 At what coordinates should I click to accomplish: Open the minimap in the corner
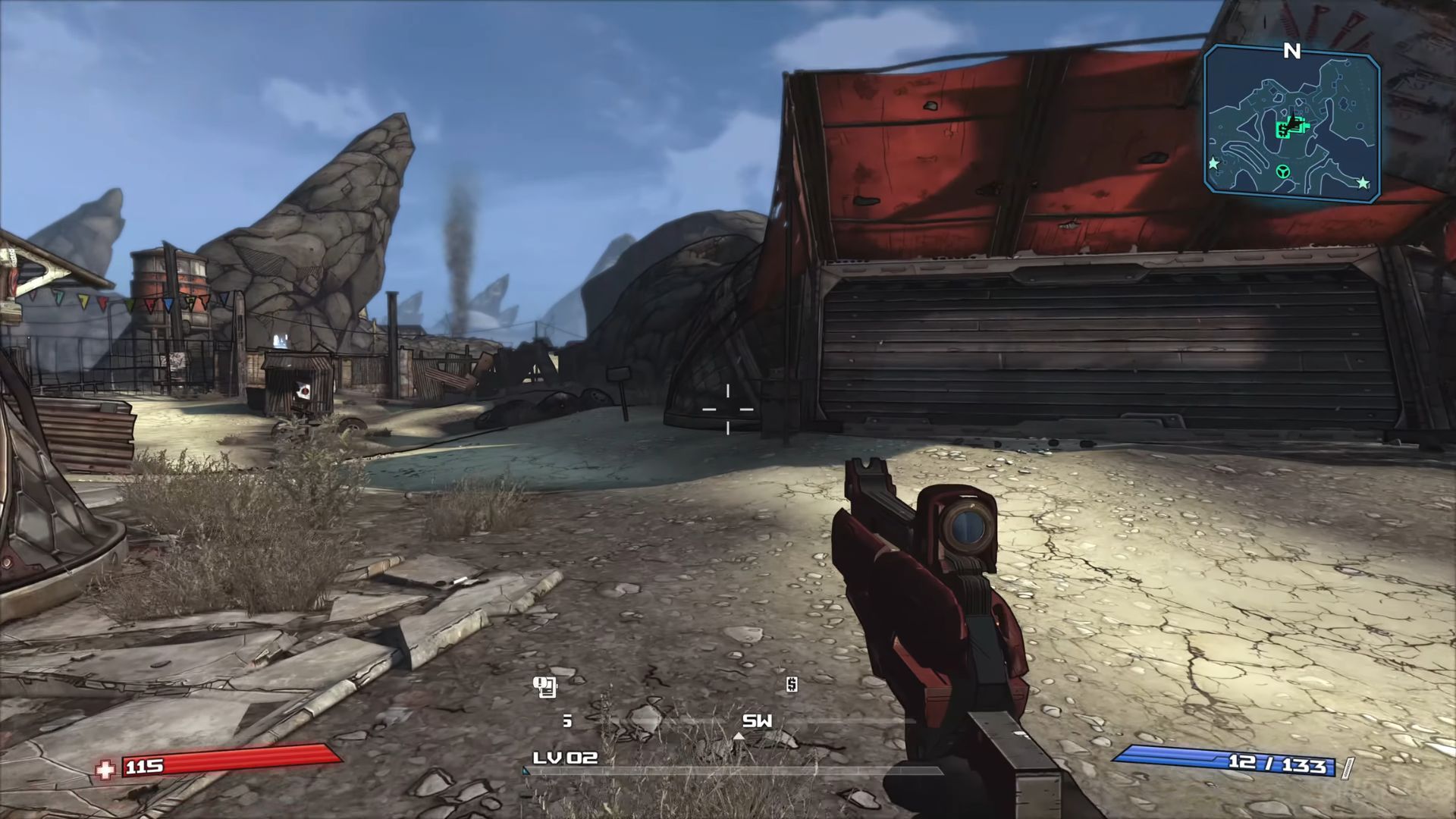click(x=1291, y=123)
